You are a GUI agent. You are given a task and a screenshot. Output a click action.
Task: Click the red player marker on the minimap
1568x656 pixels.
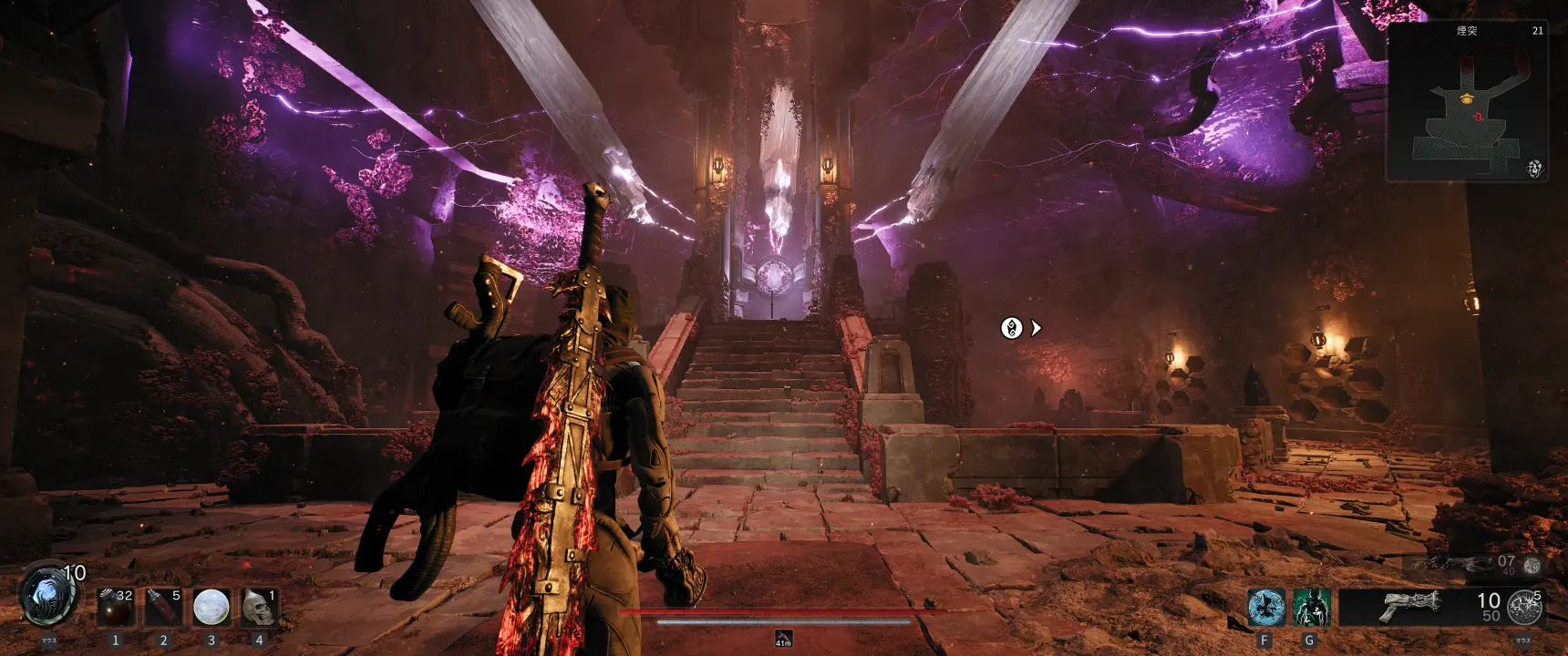(1478, 117)
